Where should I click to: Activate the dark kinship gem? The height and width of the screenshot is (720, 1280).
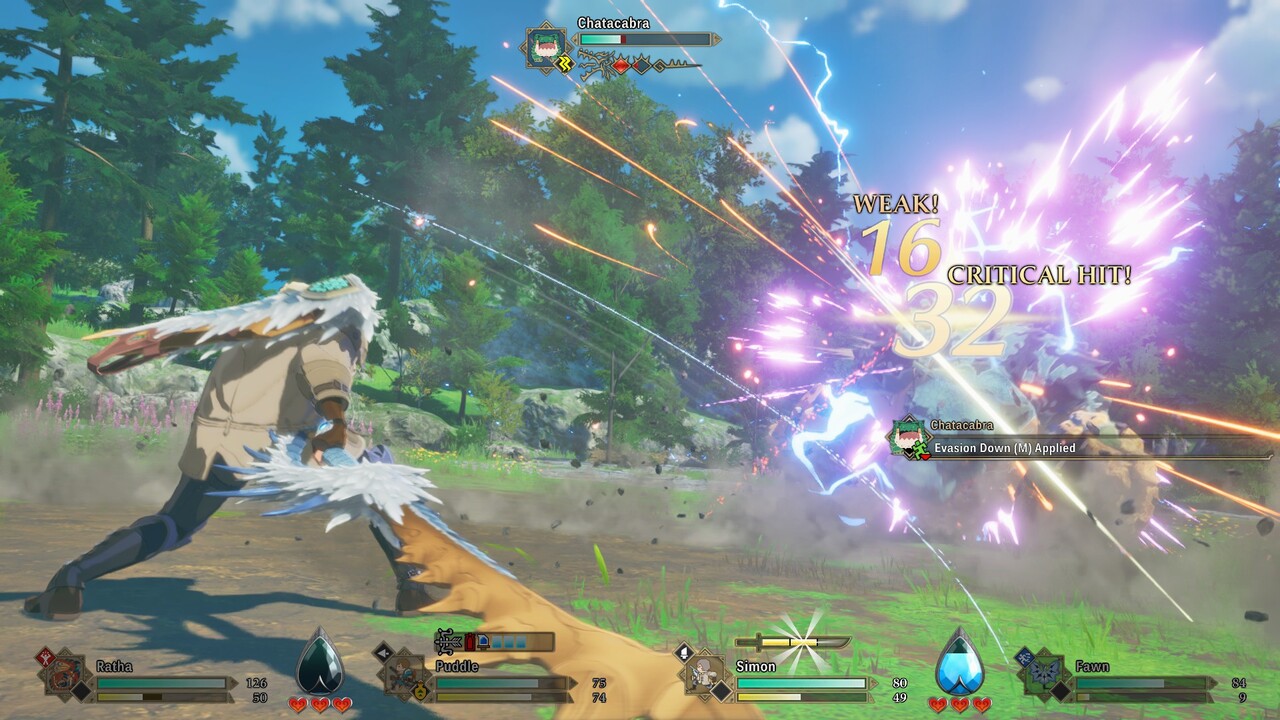click(x=320, y=662)
